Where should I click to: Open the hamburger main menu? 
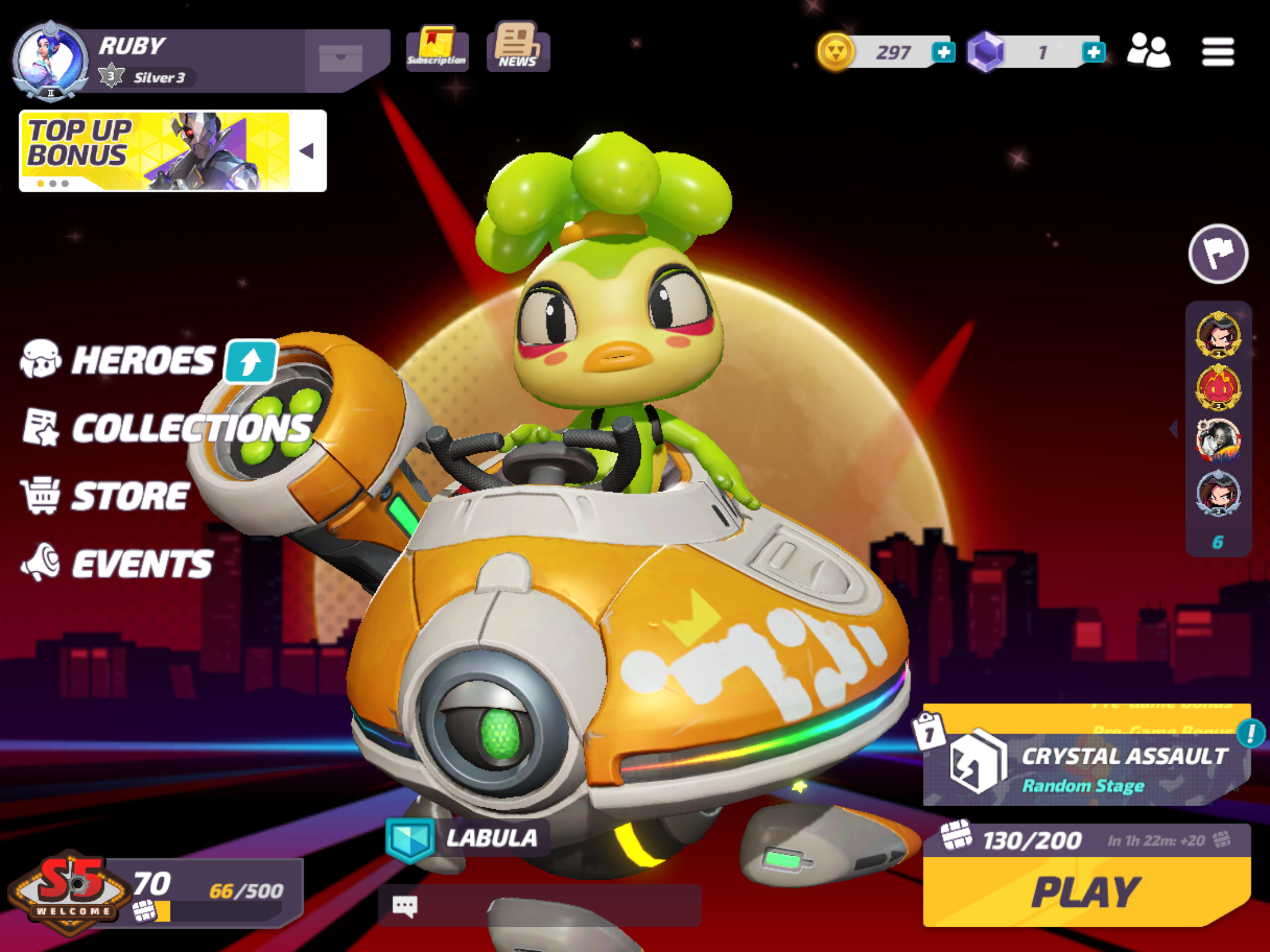click(x=1218, y=52)
